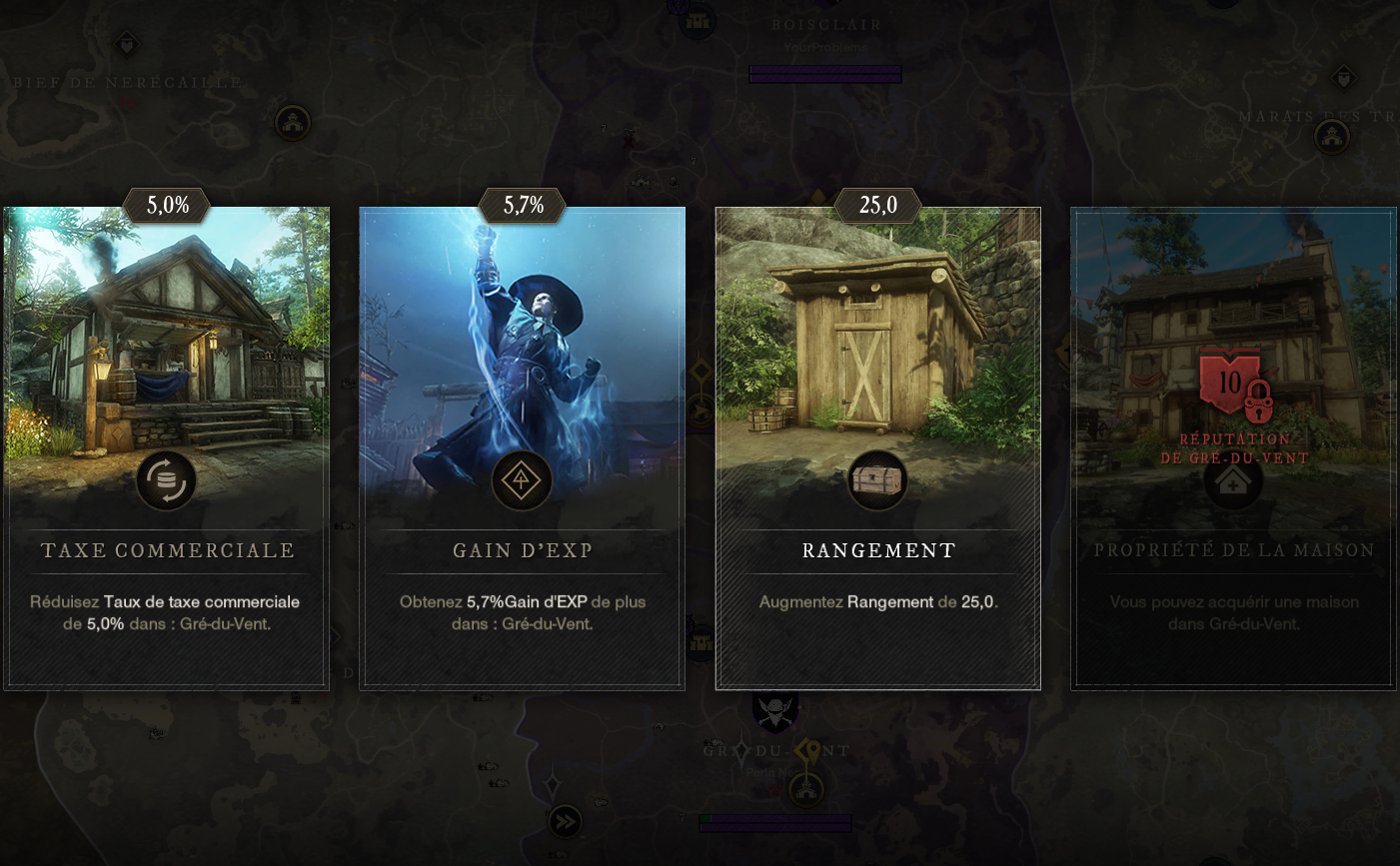Click the storage chest icon on the Rangement card
1400x866 pixels.
877,480
